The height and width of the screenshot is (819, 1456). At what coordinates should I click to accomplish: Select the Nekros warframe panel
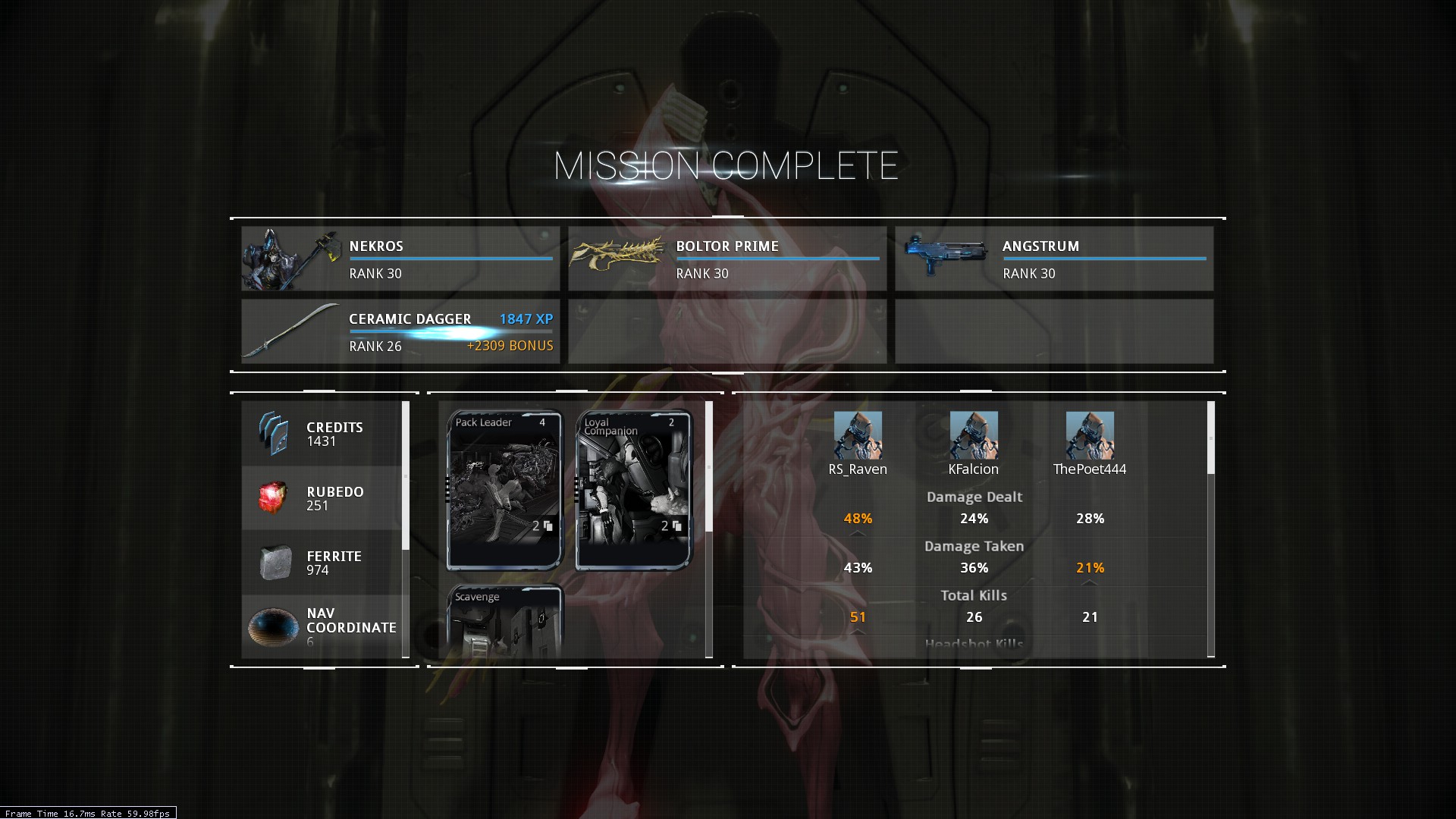(x=400, y=259)
